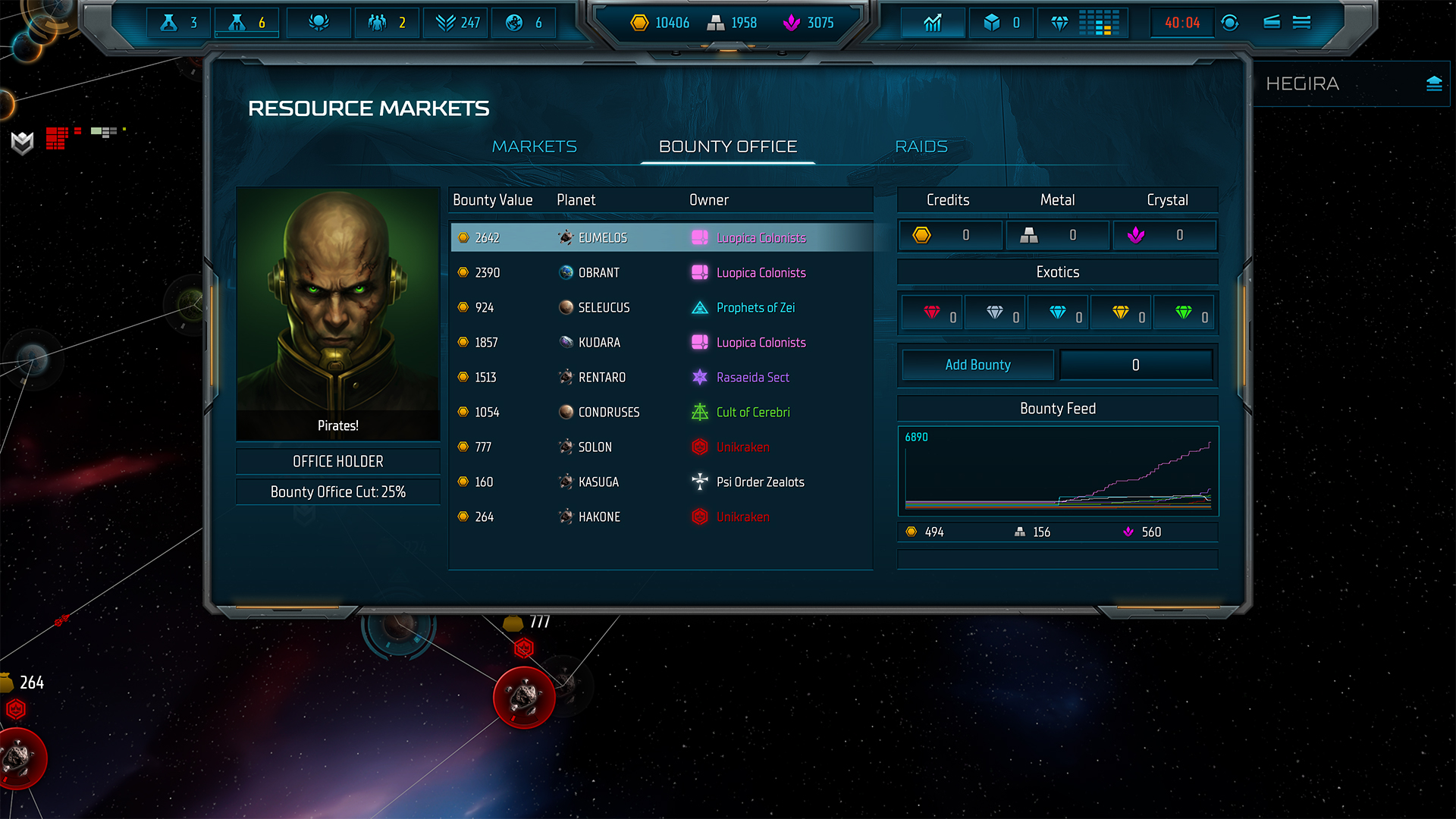1456x819 pixels.
Task: Select the Eumelos bounty row
Action: pos(660,237)
